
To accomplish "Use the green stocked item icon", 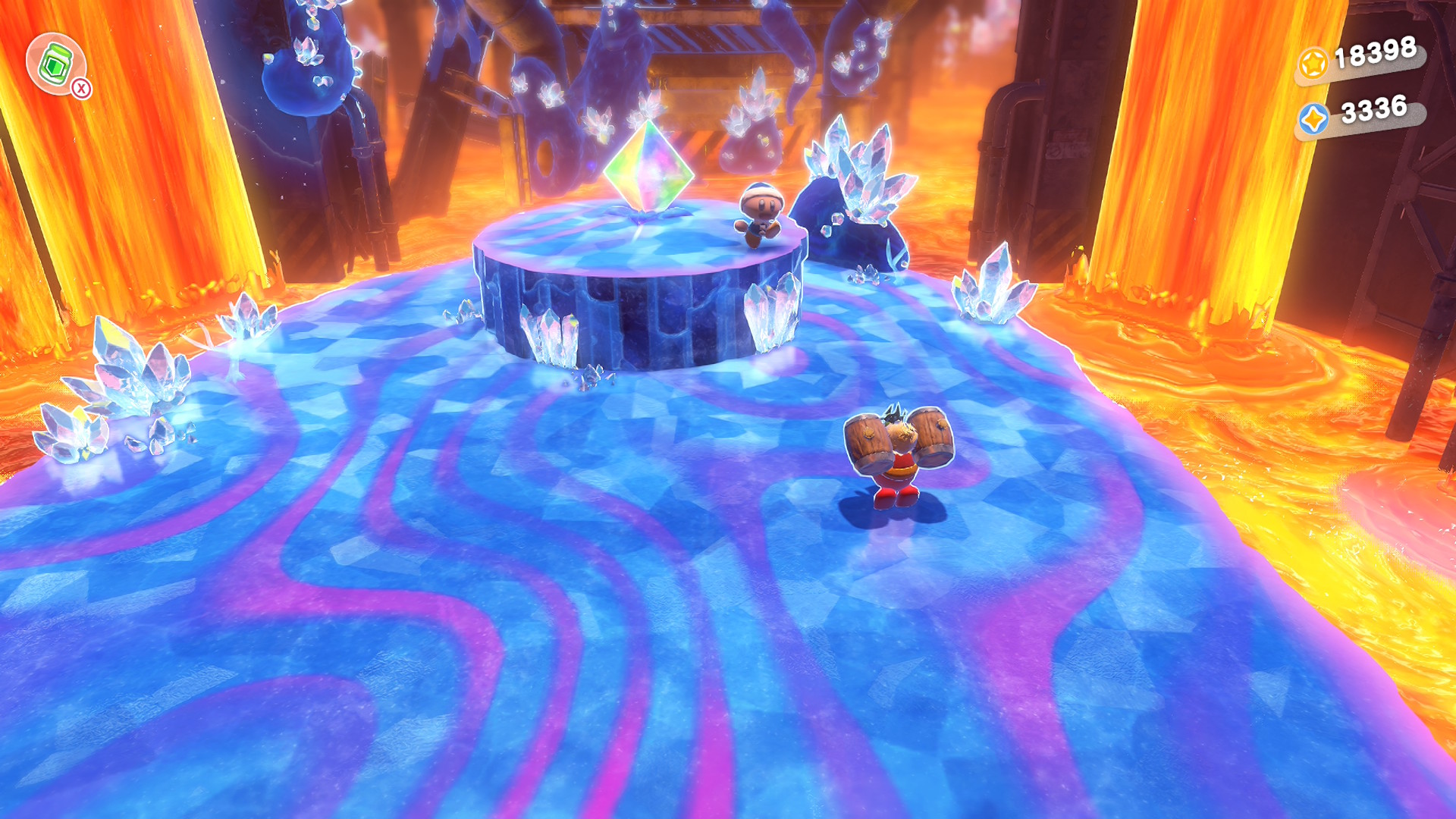I will 55,64.
